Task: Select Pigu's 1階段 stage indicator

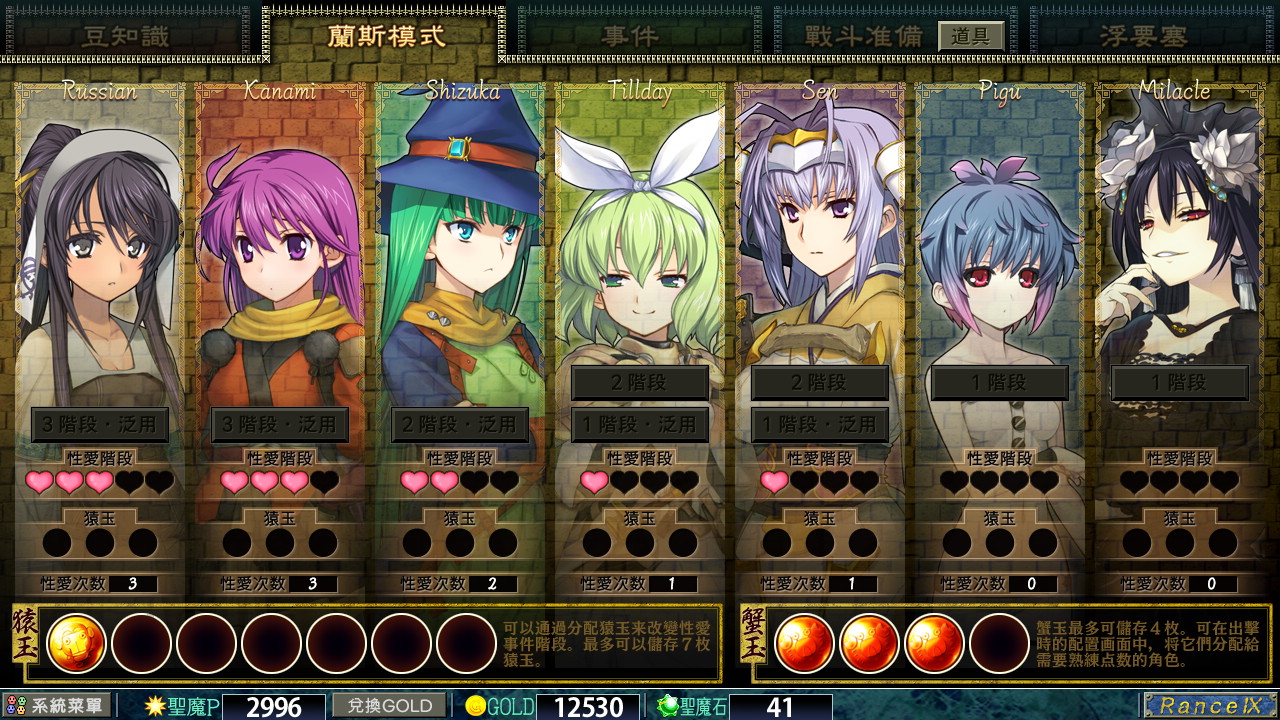Action: [998, 383]
